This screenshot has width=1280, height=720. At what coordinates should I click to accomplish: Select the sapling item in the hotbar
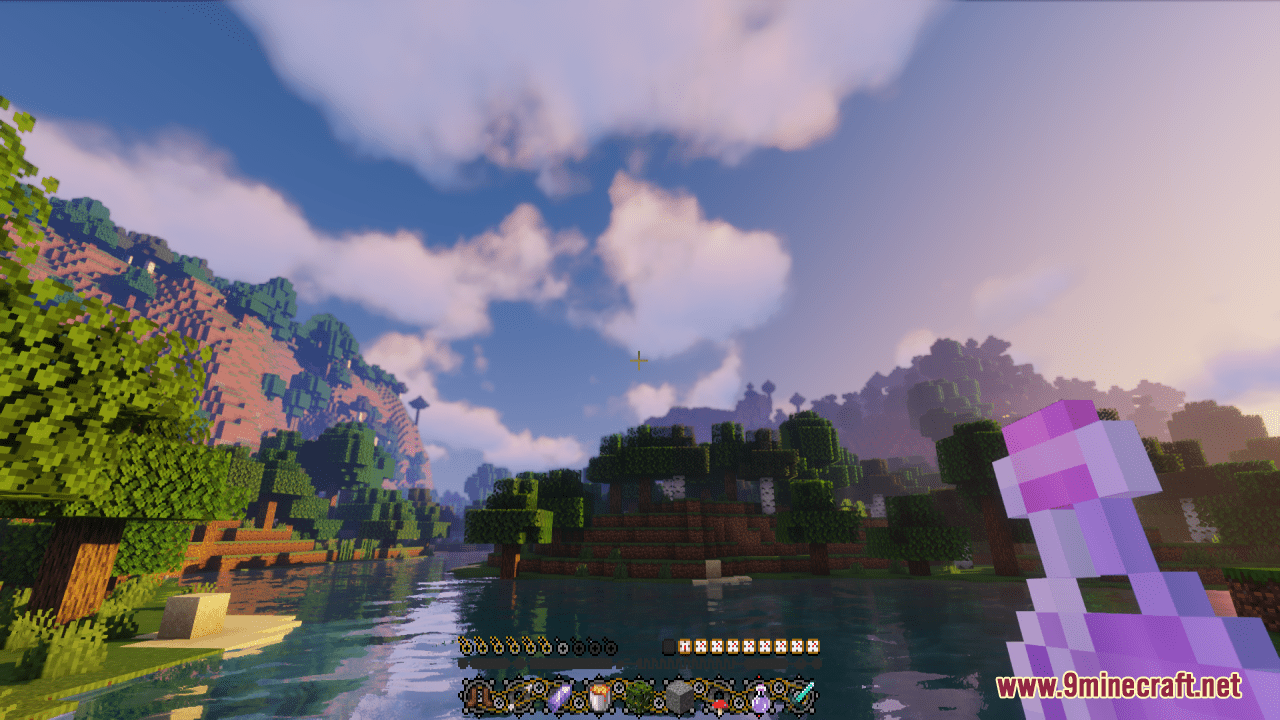pyautogui.click(x=636, y=697)
